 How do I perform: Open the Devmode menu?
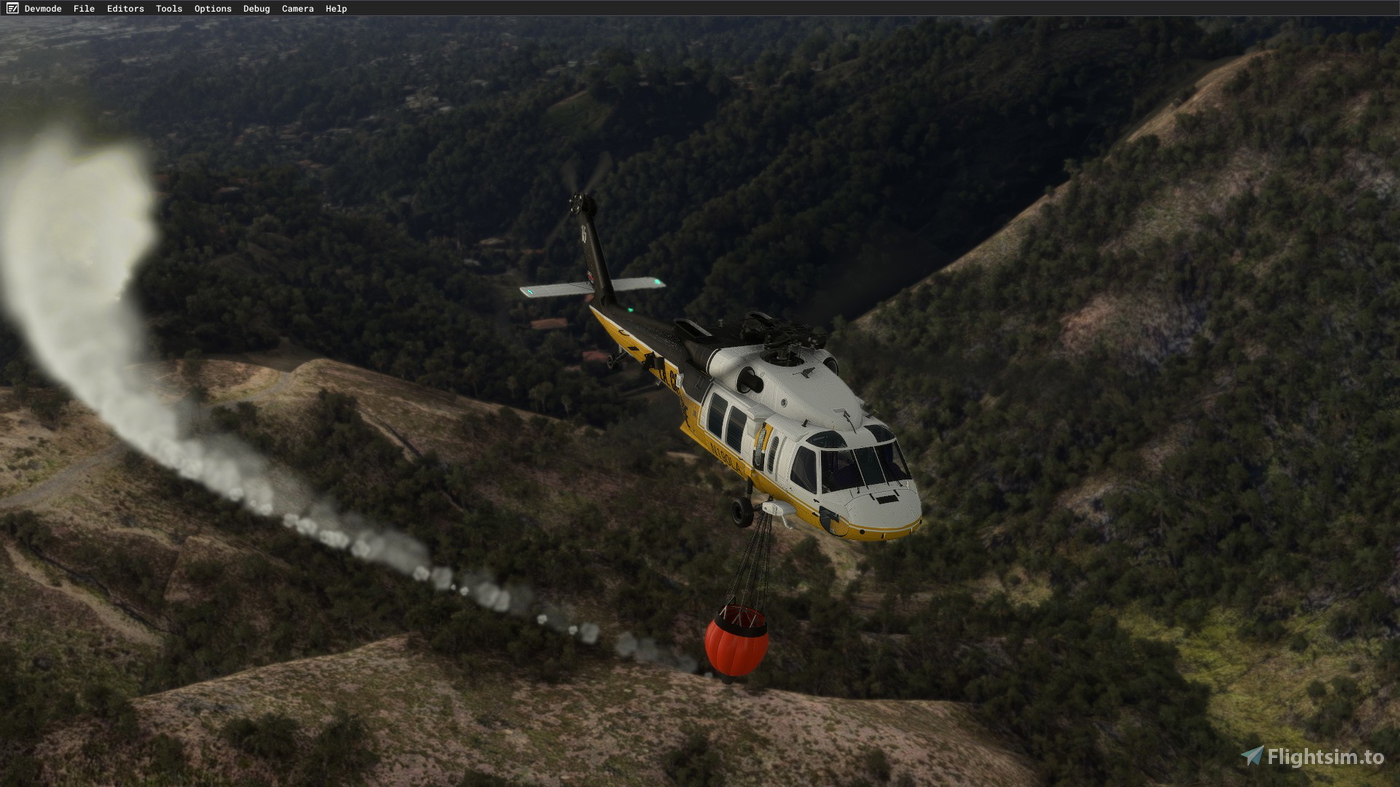pyautogui.click(x=44, y=8)
